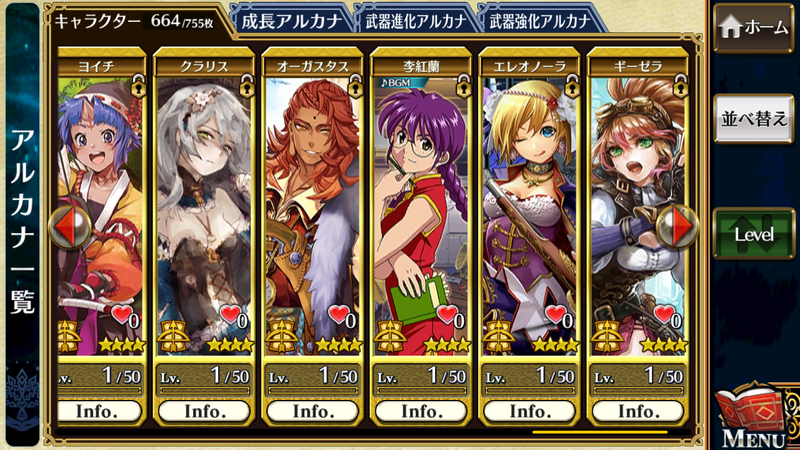The height and width of the screenshot is (450, 800).
Task: Show the previous page with left arrow
Action: [68, 225]
